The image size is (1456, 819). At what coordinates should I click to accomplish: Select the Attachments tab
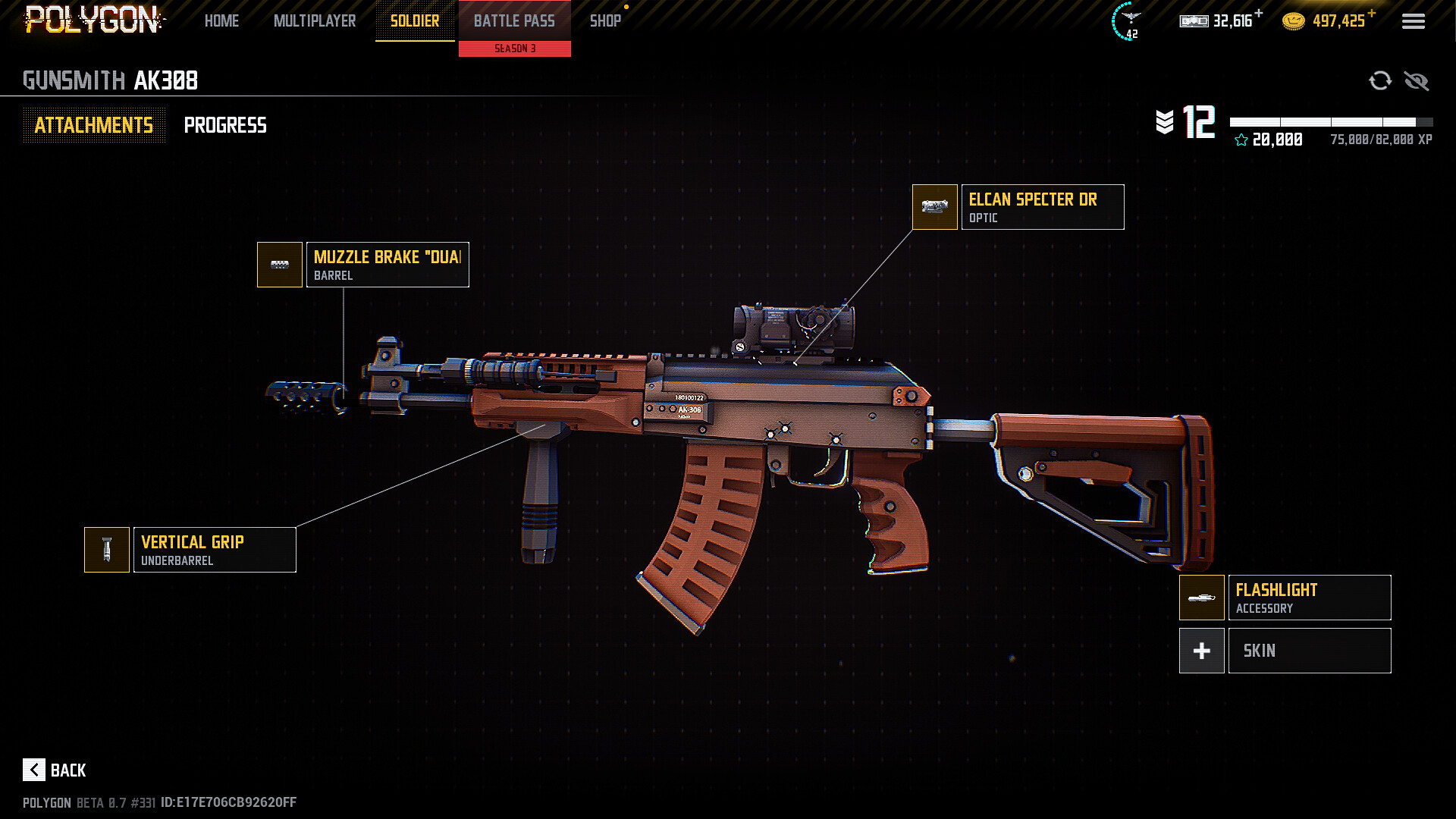[x=94, y=125]
